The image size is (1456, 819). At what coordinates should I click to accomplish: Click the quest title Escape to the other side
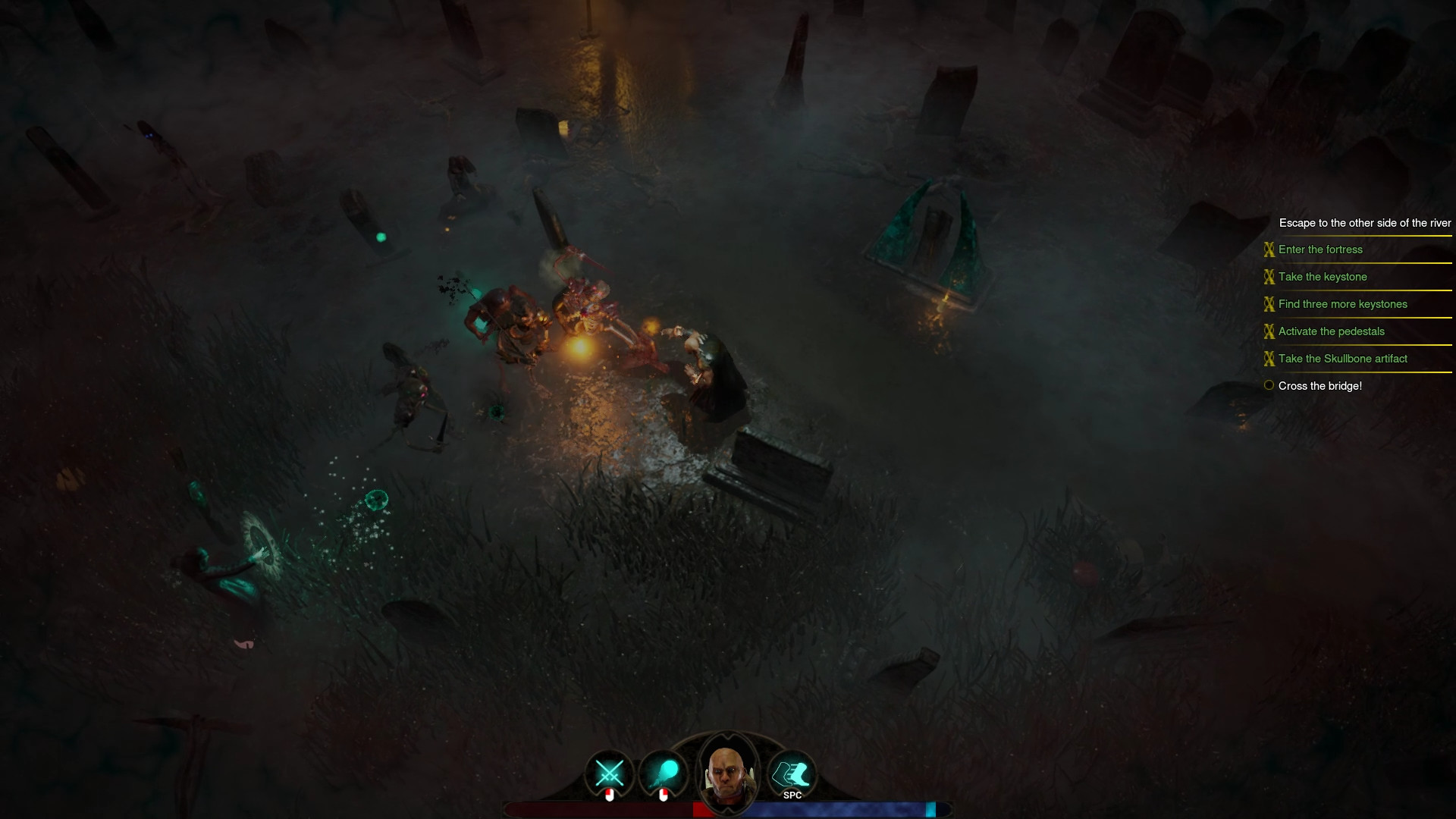pos(1364,223)
